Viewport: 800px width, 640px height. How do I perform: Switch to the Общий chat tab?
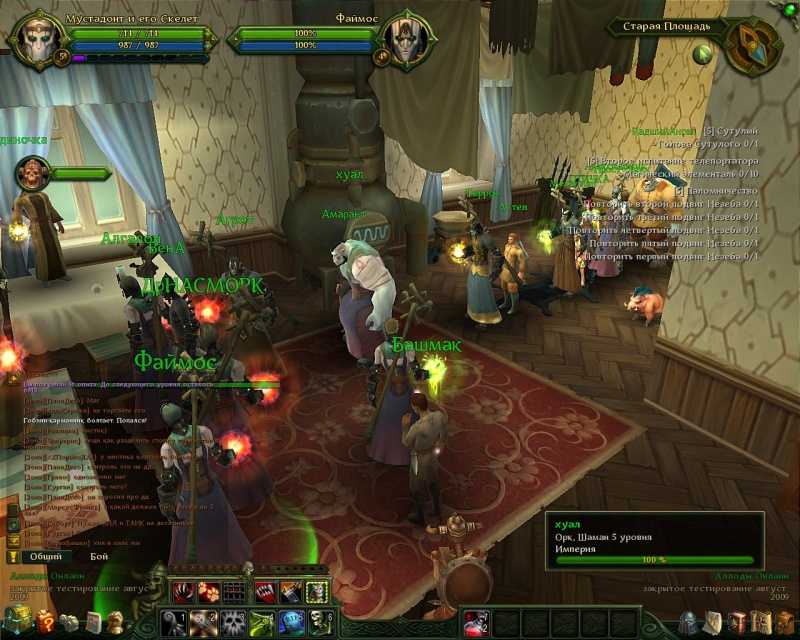45,555
